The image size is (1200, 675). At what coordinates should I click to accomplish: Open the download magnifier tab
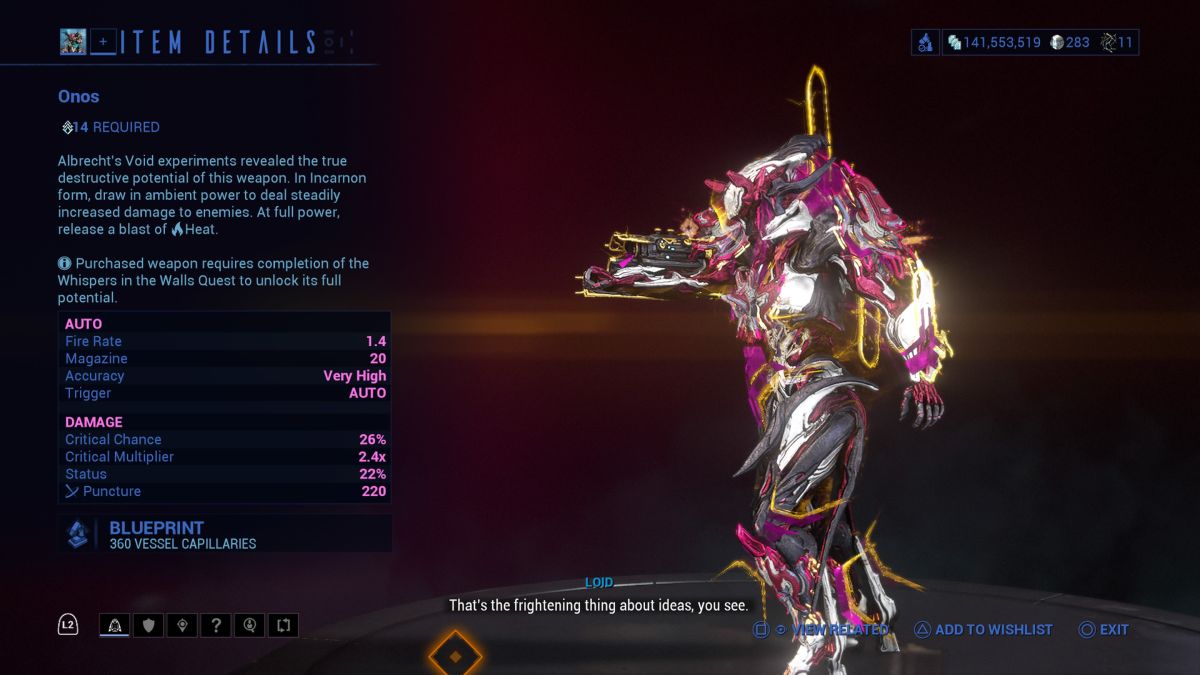tap(250, 626)
